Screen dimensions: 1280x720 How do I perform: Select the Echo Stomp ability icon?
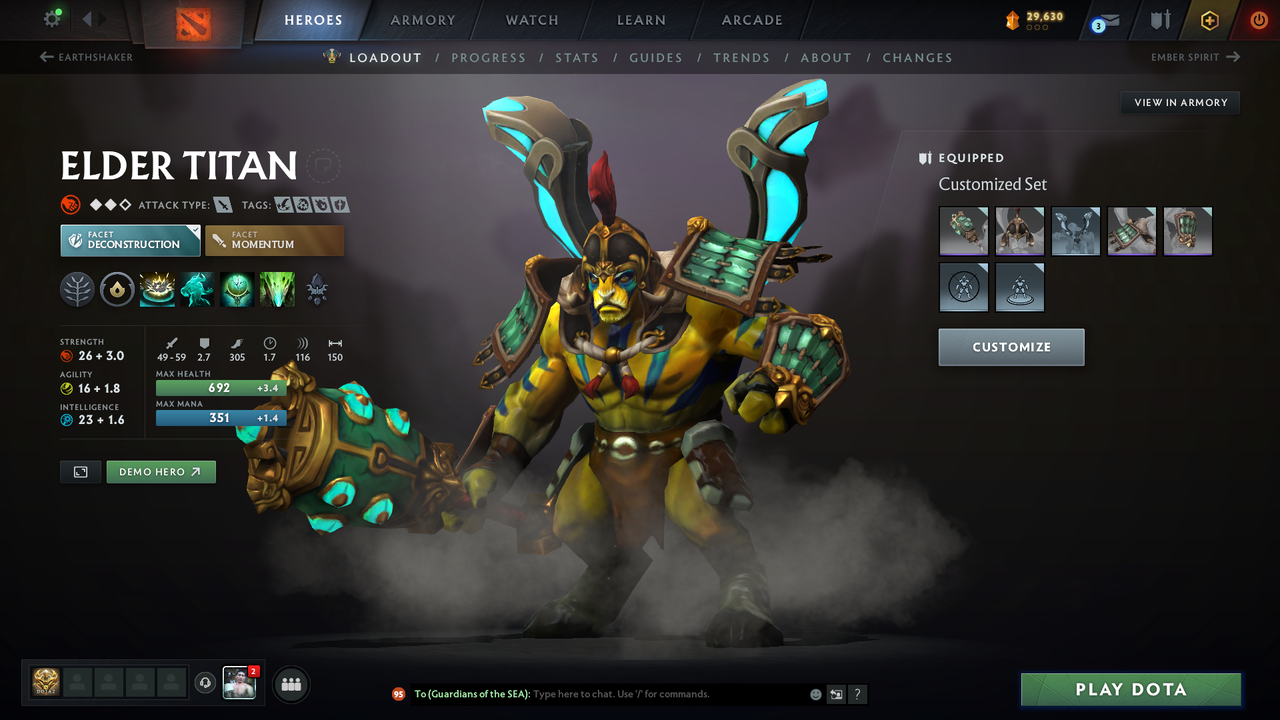point(157,289)
